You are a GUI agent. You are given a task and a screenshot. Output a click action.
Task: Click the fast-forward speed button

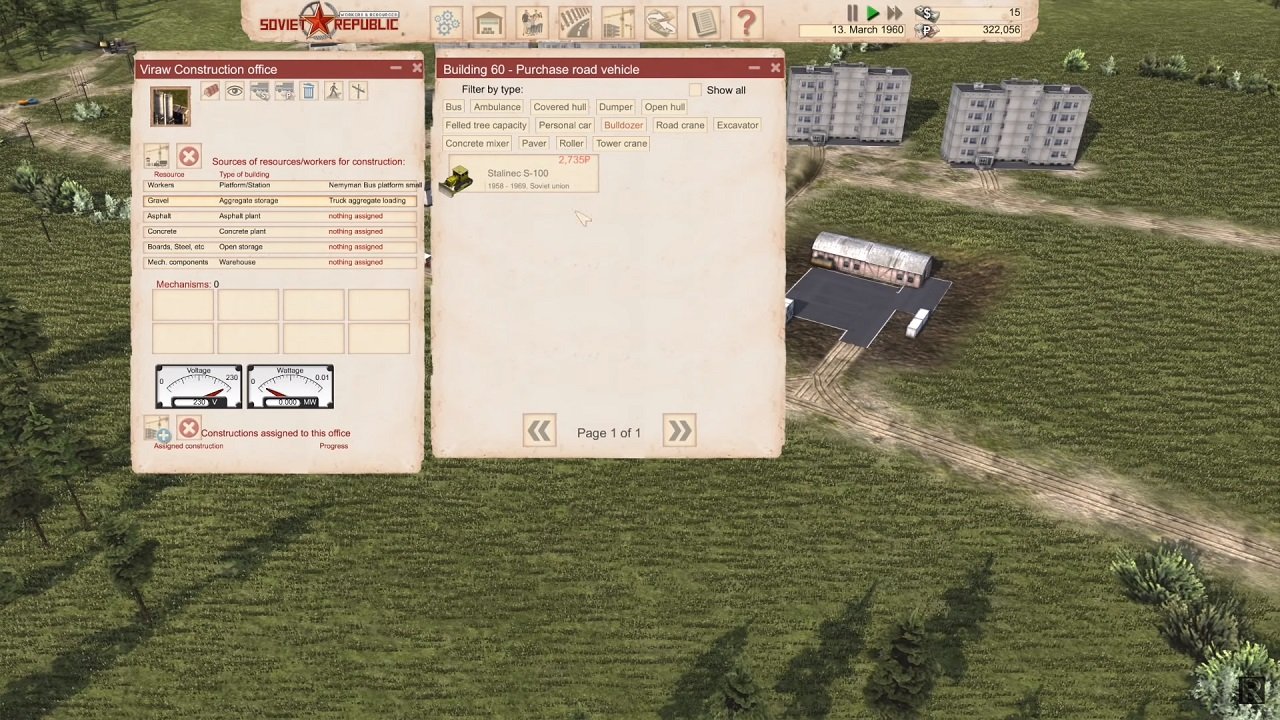click(x=895, y=13)
